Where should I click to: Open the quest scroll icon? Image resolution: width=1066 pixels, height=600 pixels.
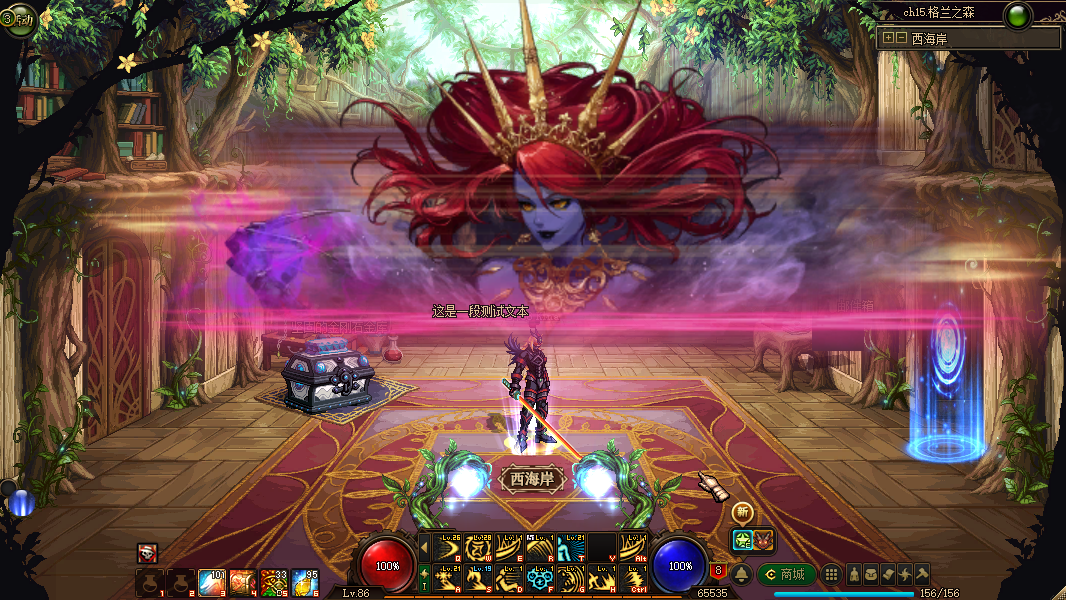coord(888,574)
